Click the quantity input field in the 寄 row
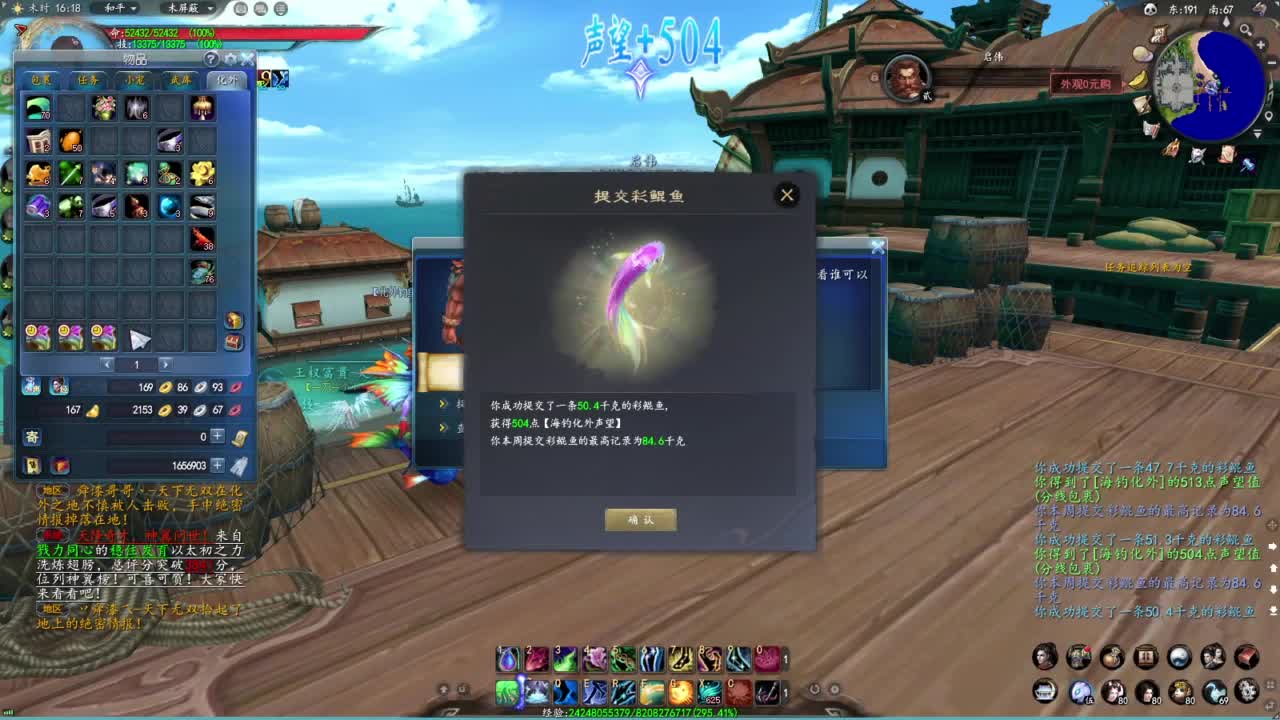This screenshot has height=720, width=1280. pos(160,434)
